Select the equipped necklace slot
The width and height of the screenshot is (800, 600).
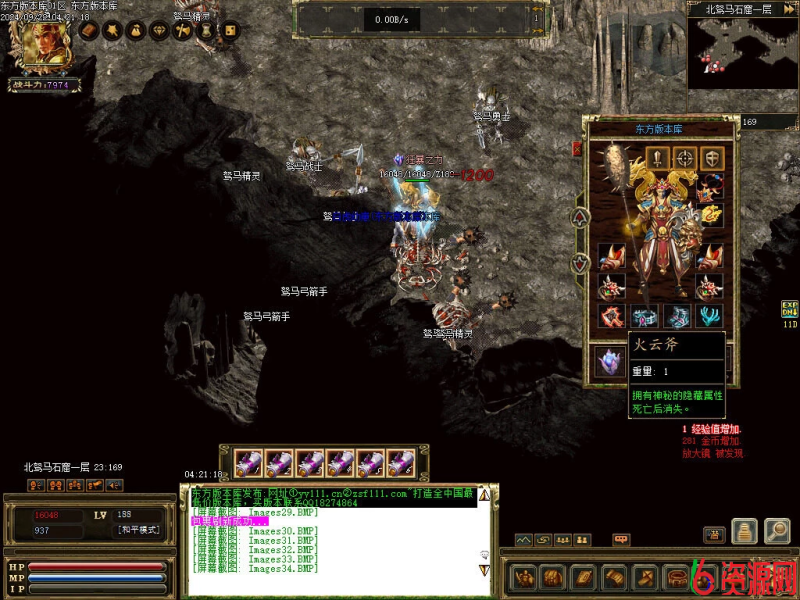(x=711, y=187)
